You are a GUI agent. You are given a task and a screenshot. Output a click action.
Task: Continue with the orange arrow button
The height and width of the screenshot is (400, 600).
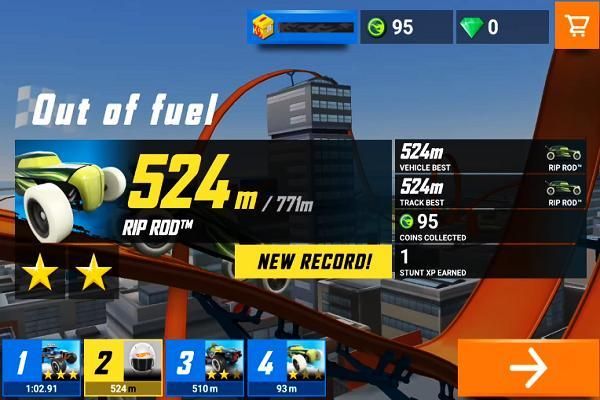(526, 368)
